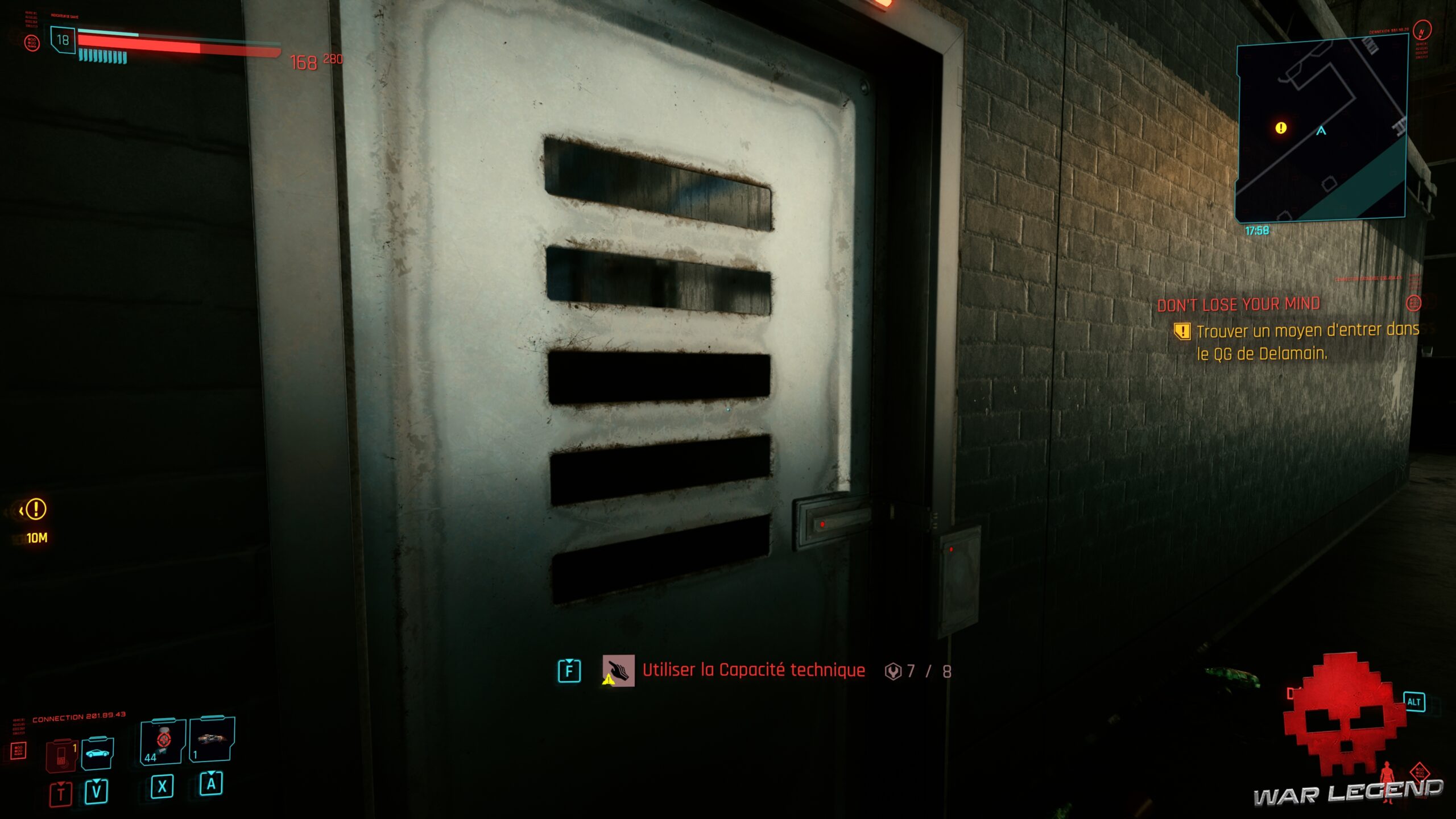Select the phone icon in the quickslot bar
Image resolution: width=1456 pixels, height=819 pixels.
point(61,755)
